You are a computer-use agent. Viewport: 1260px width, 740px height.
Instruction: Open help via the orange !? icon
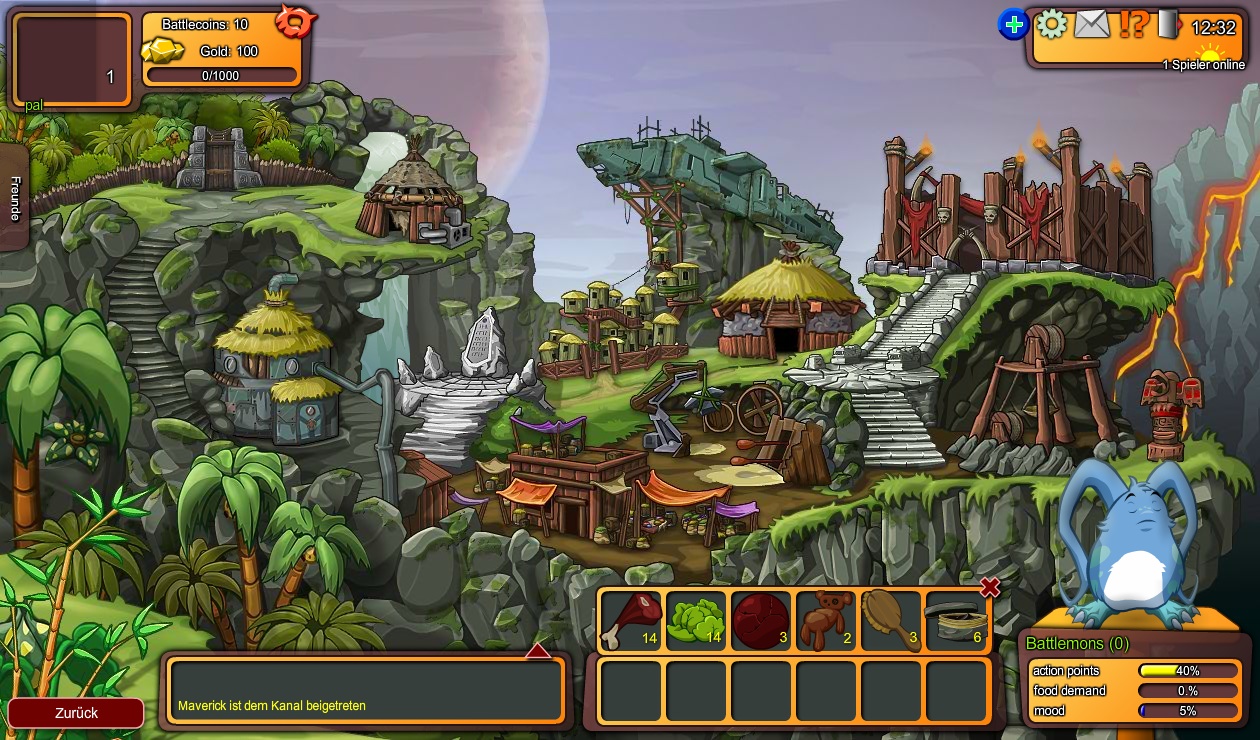click(x=1133, y=23)
